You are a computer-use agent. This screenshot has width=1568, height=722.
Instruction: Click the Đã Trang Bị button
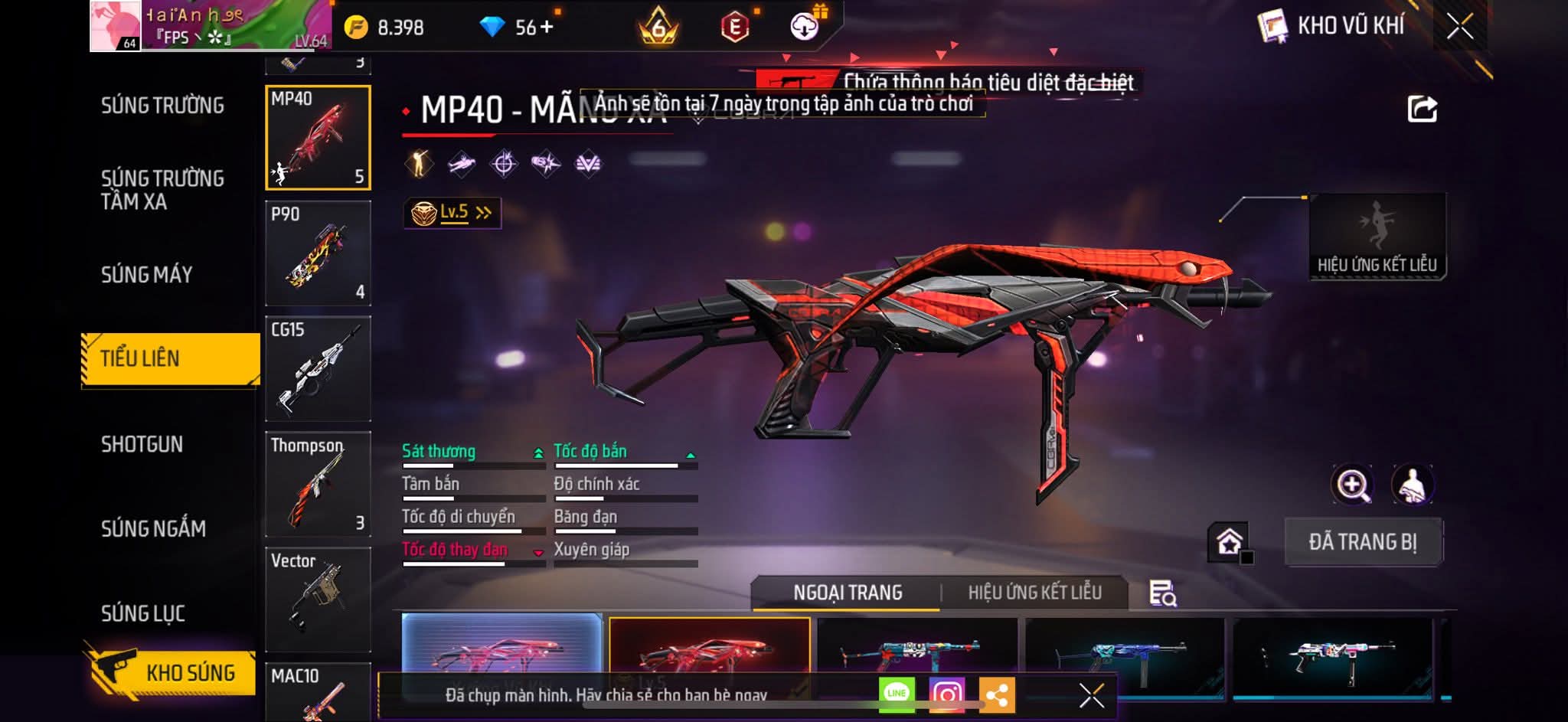click(x=1363, y=542)
